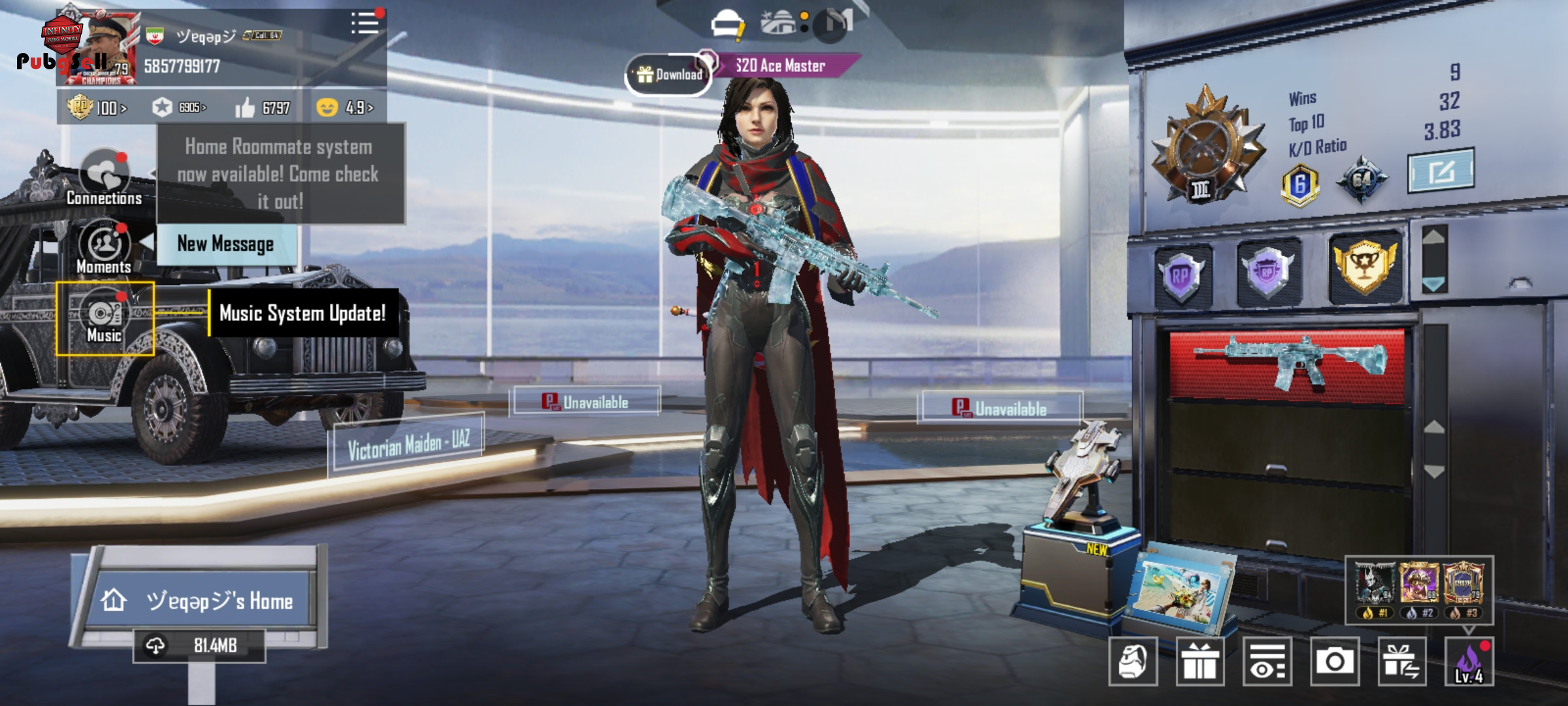Select the golden trophy achievement badge
The width and height of the screenshot is (1568, 706).
(x=1365, y=267)
